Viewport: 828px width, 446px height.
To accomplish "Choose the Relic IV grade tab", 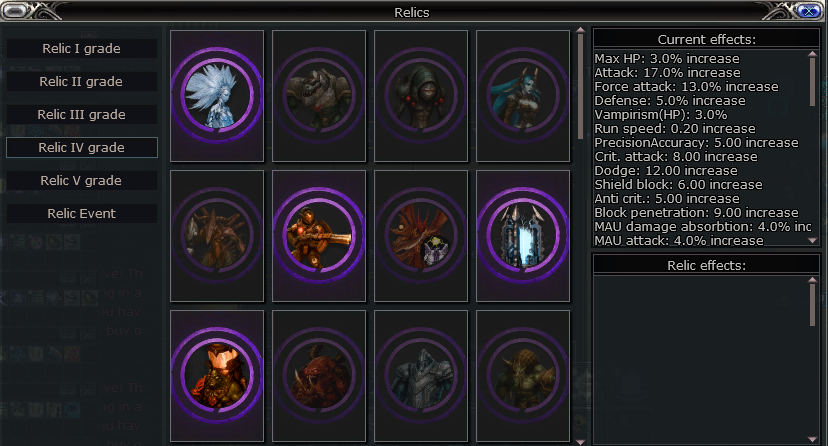I will [82, 147].
